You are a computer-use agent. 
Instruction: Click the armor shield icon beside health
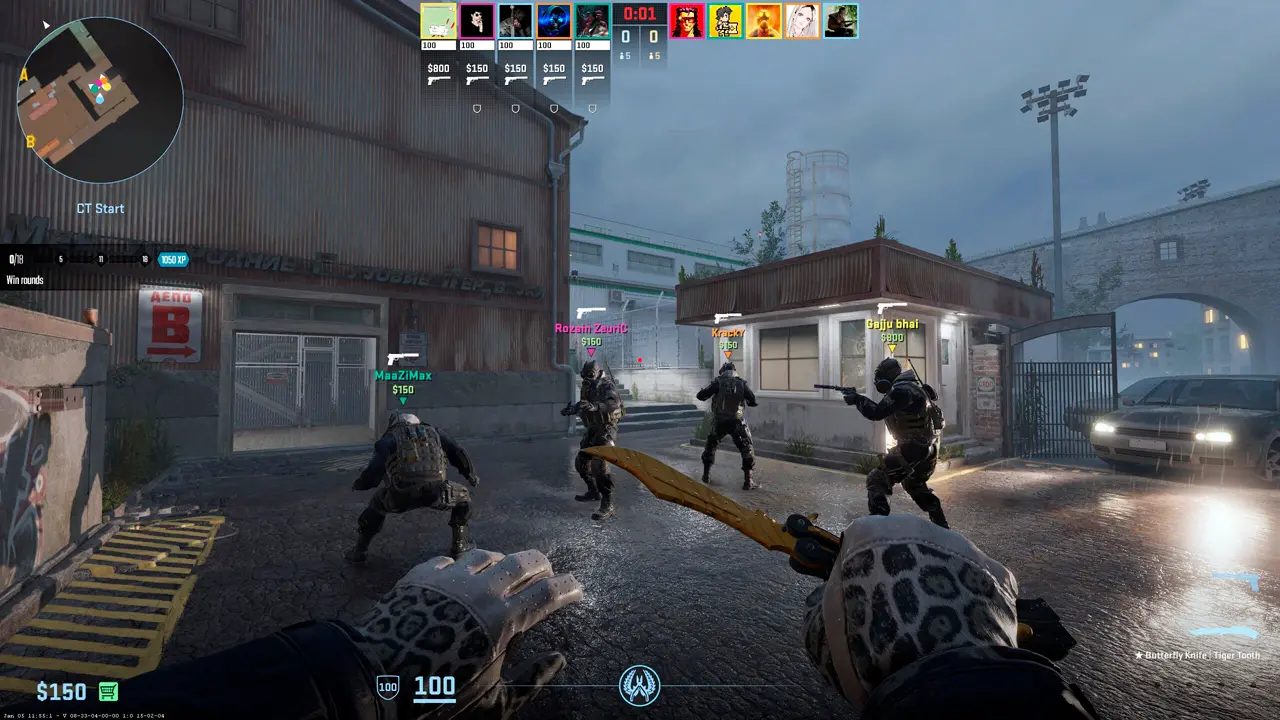pos(387,687)
